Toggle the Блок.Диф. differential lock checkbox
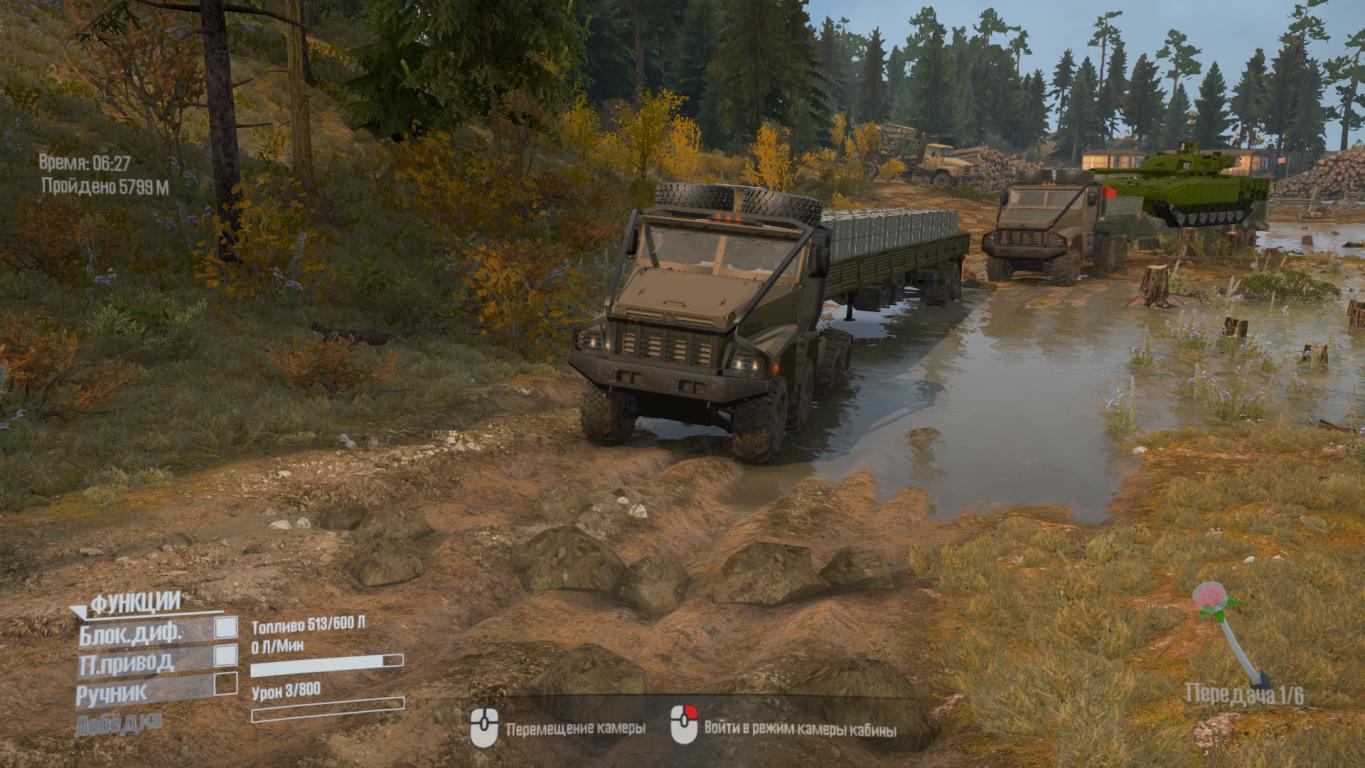The width and height of the screenshot is (1365, 768). [226, 627]
